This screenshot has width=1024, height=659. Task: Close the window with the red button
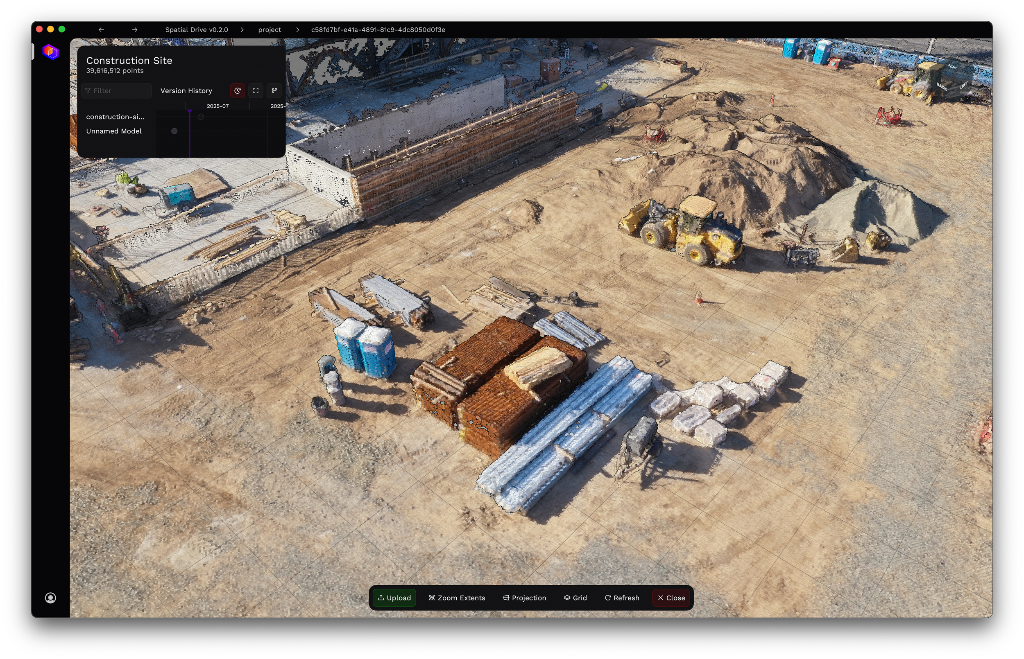click(40, 30)
